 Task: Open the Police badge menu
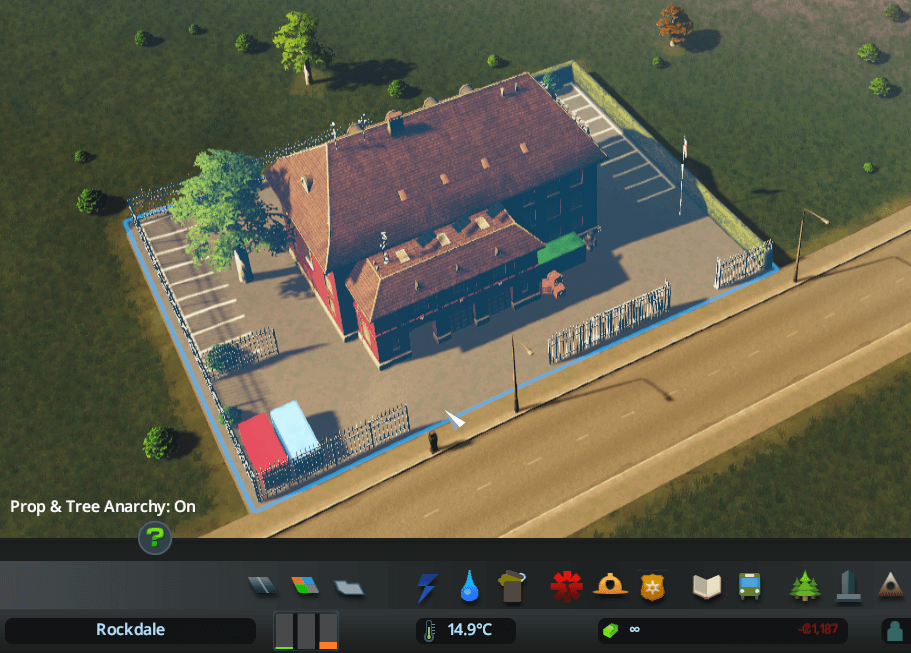pos(652,587)
